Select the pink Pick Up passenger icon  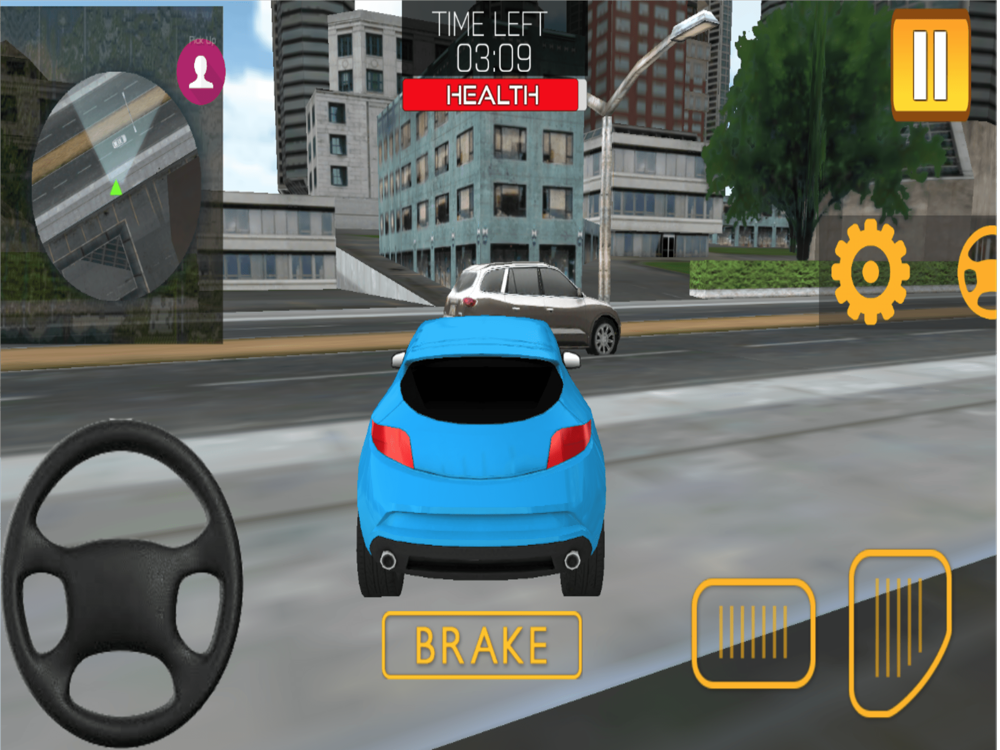[201, 73]
